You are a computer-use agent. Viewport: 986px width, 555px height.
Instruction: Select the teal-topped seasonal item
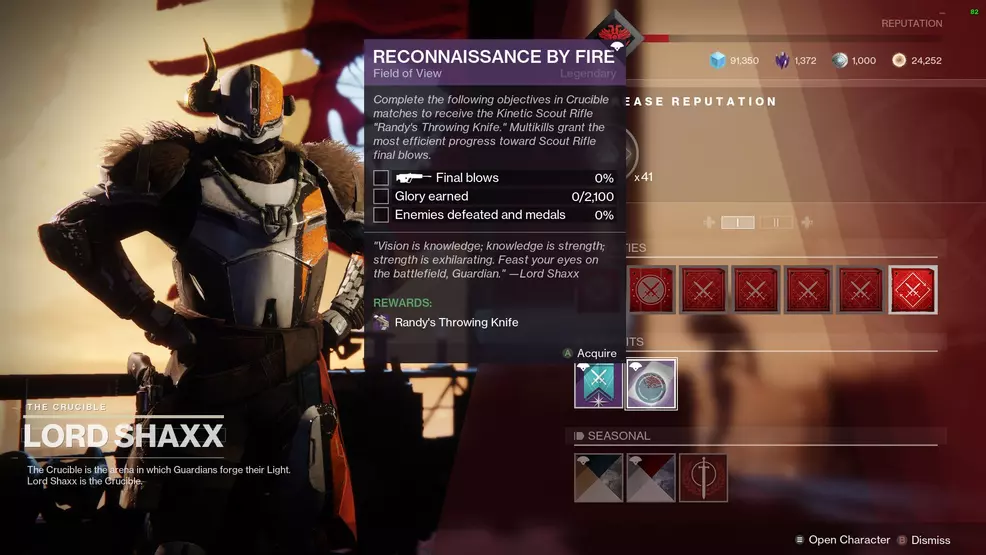click(x=599, y=478)
